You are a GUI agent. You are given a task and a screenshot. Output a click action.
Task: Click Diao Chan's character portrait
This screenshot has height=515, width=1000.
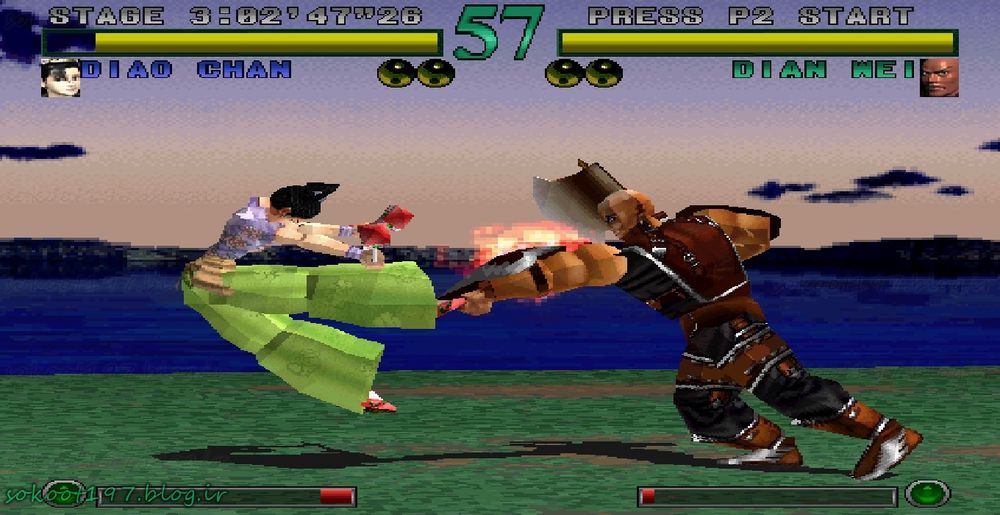[x=60, y=77]
